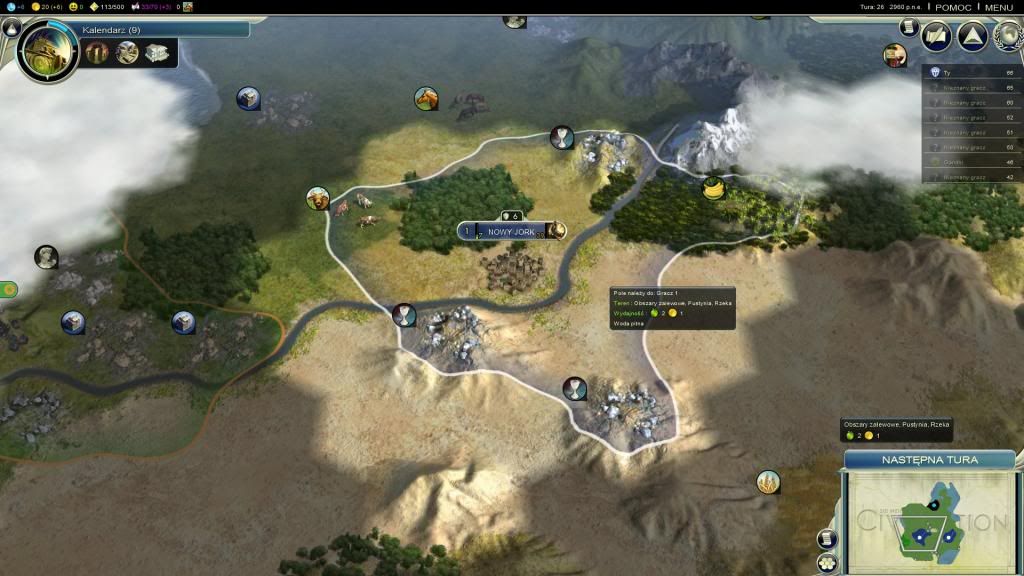Screen dimensions: 1024x576
Task: Open the Kalendarz research bar
Action: [x=160, y=30]
